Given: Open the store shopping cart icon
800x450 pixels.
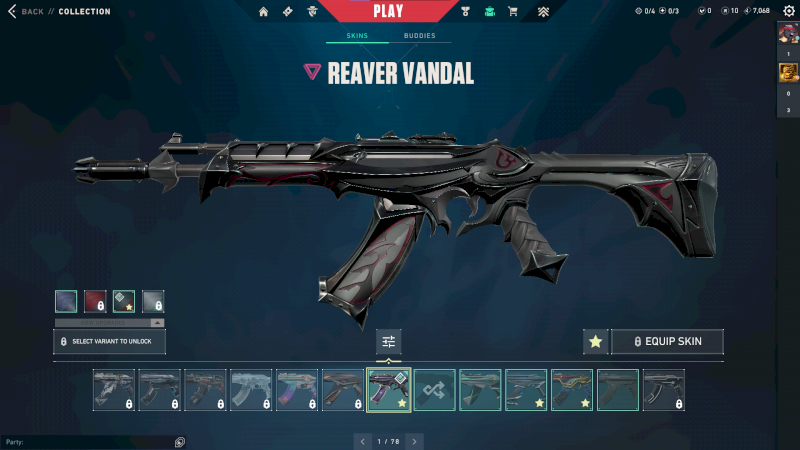Looking at the screenshot, I should (x=513, y=12).
